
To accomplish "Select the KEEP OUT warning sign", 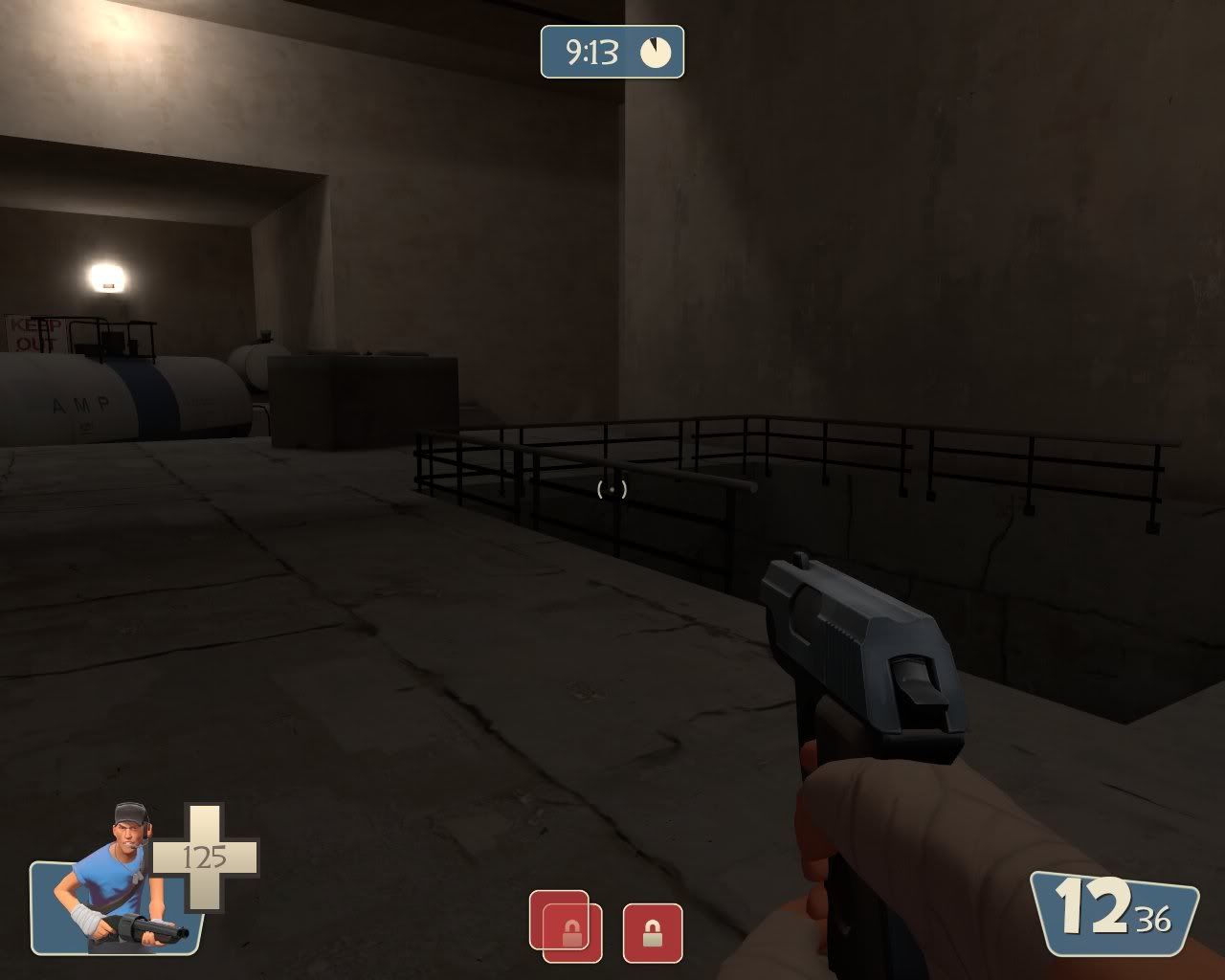I will click(31, 333).
